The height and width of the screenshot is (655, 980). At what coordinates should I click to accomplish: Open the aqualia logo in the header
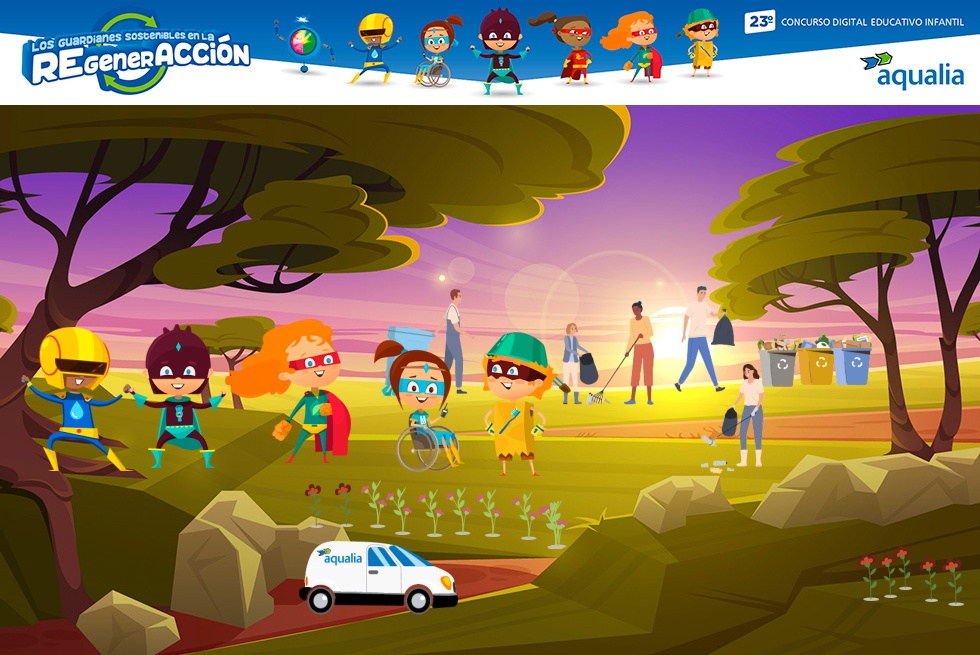tap(911, 71)
